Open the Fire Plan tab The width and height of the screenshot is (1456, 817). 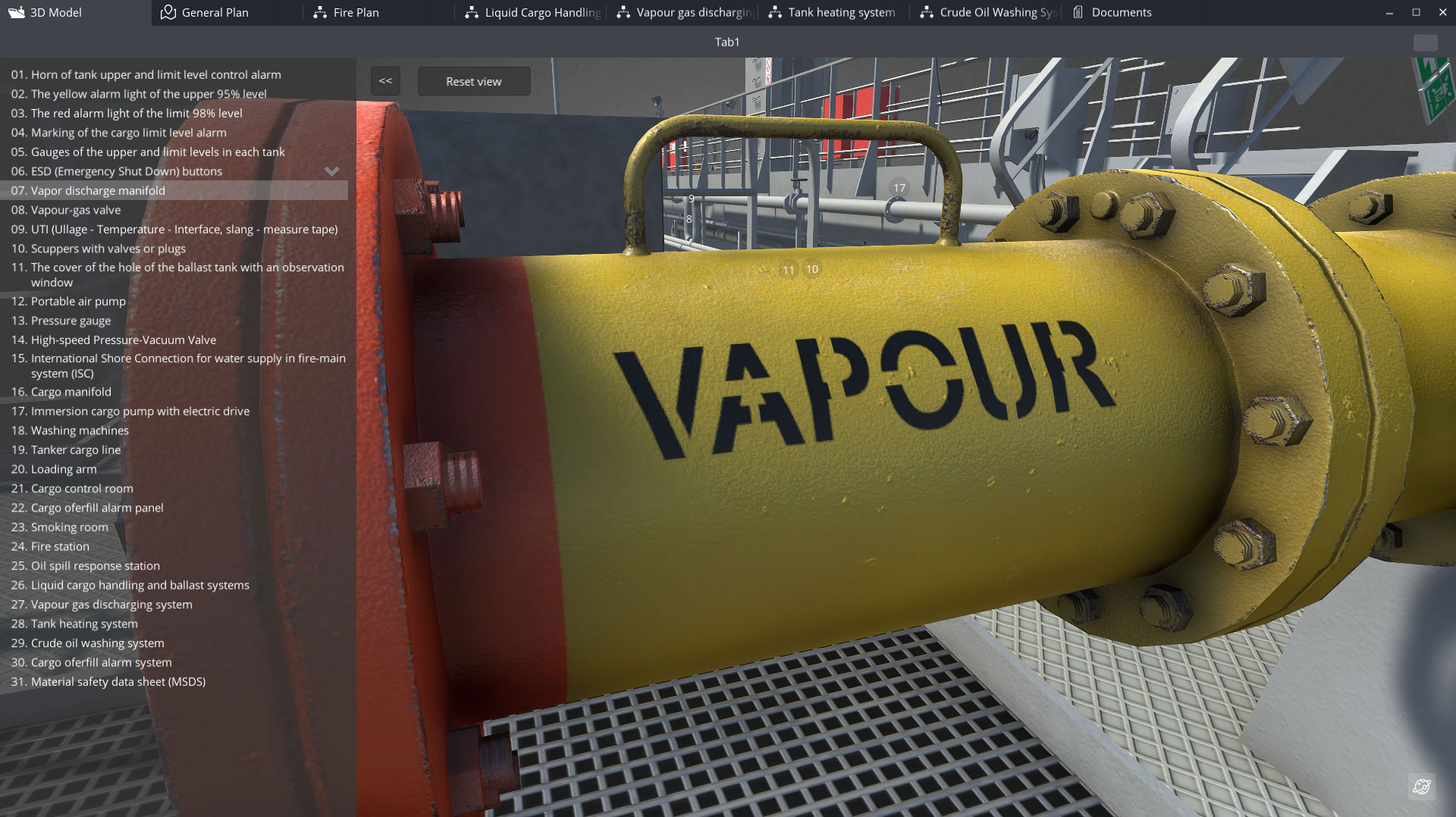click(355, 13)
